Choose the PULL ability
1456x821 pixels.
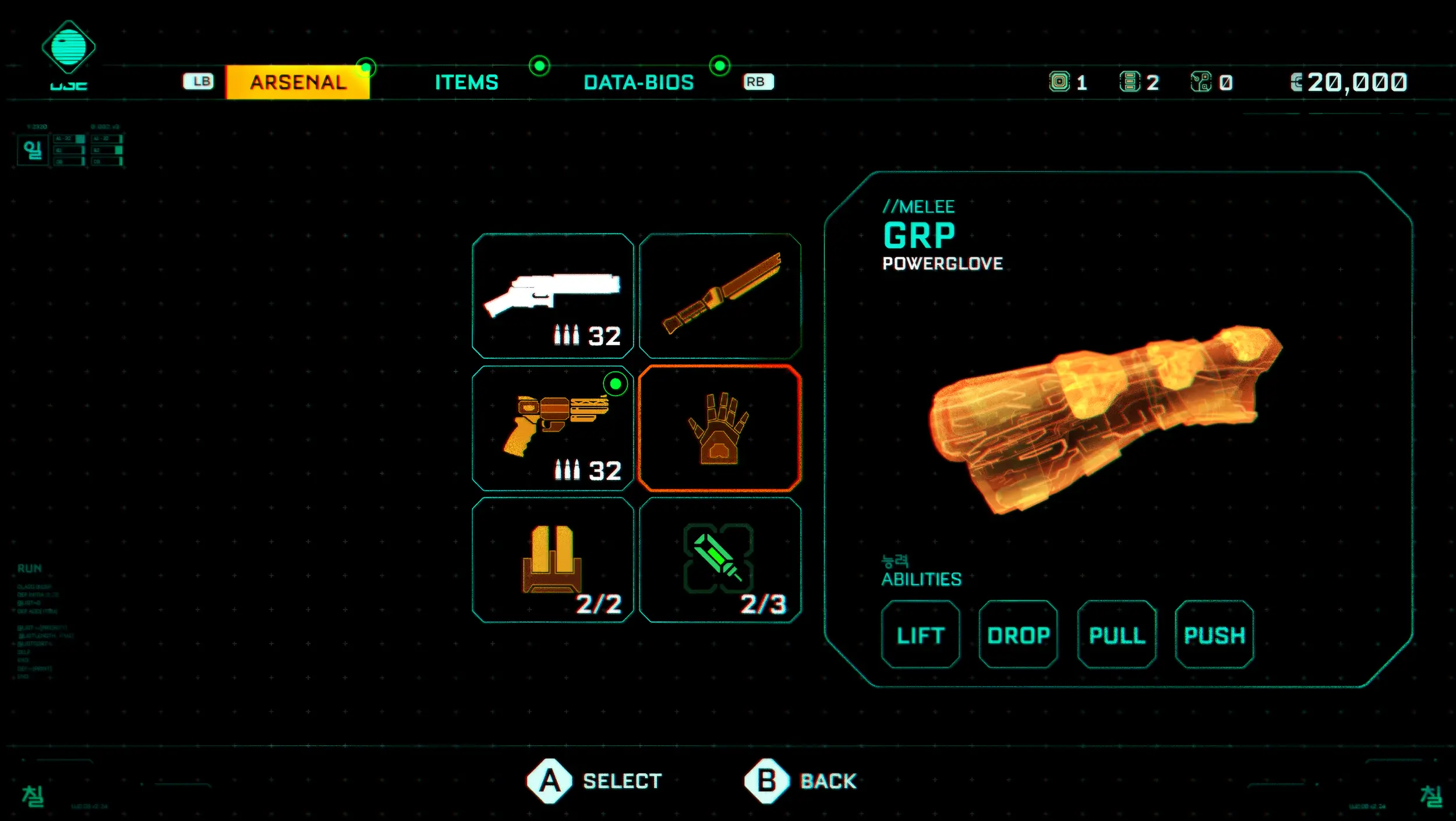point(1116,635)
